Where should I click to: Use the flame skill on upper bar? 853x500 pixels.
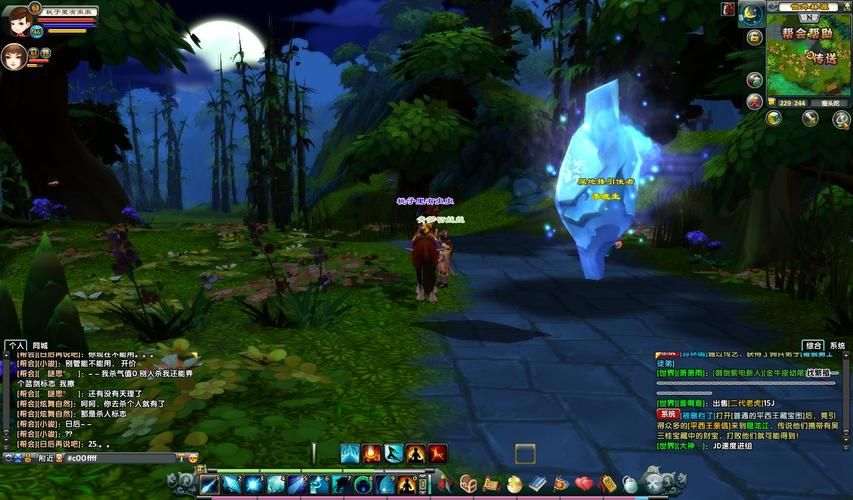click(x=372, y=453)
